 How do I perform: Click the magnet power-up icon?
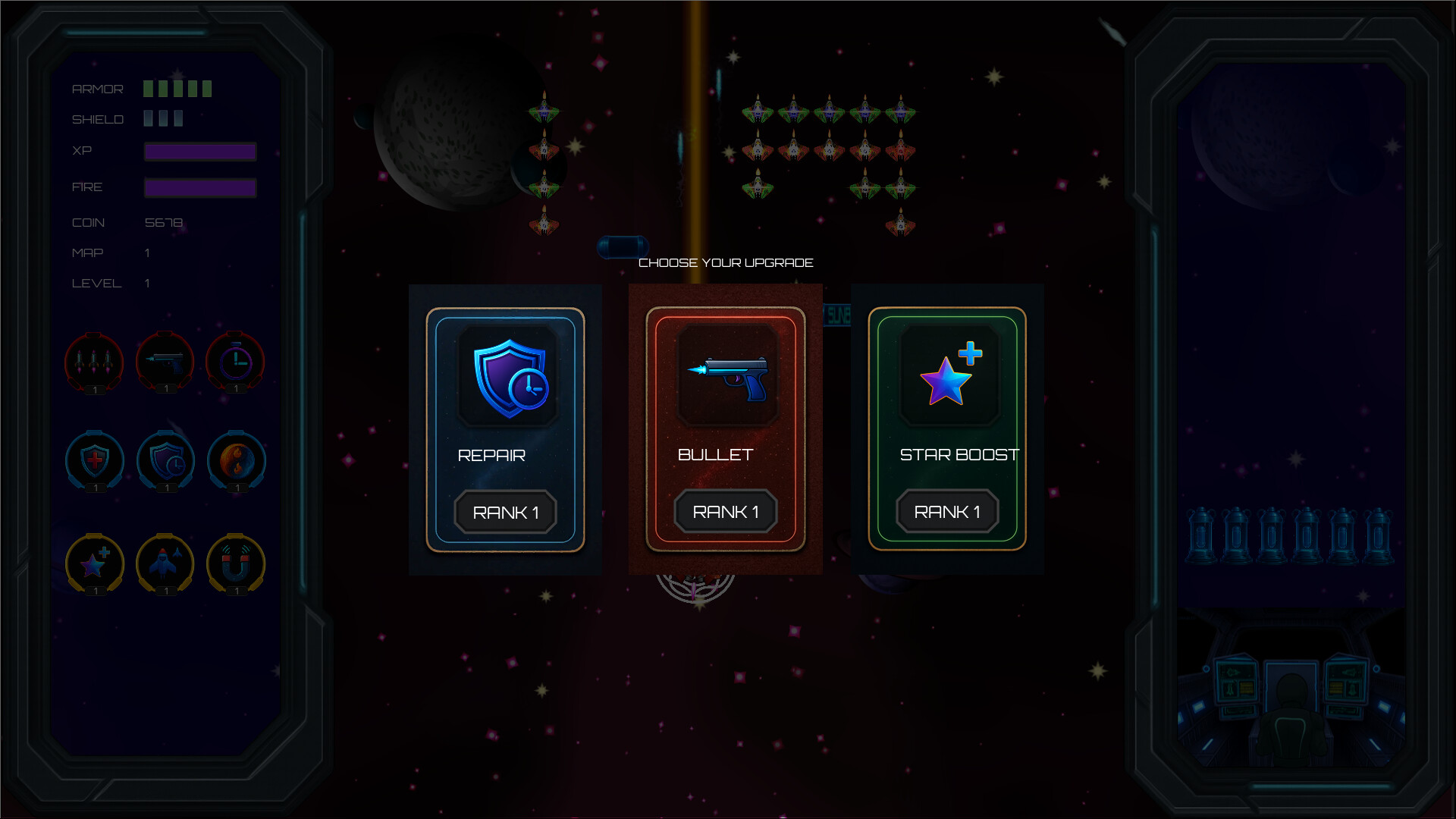[236, 563]
